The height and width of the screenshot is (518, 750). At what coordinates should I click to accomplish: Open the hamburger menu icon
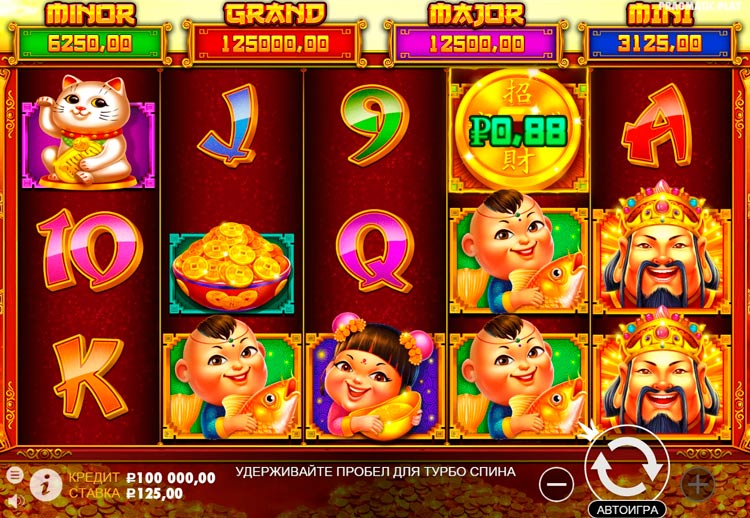pos(14,474)
